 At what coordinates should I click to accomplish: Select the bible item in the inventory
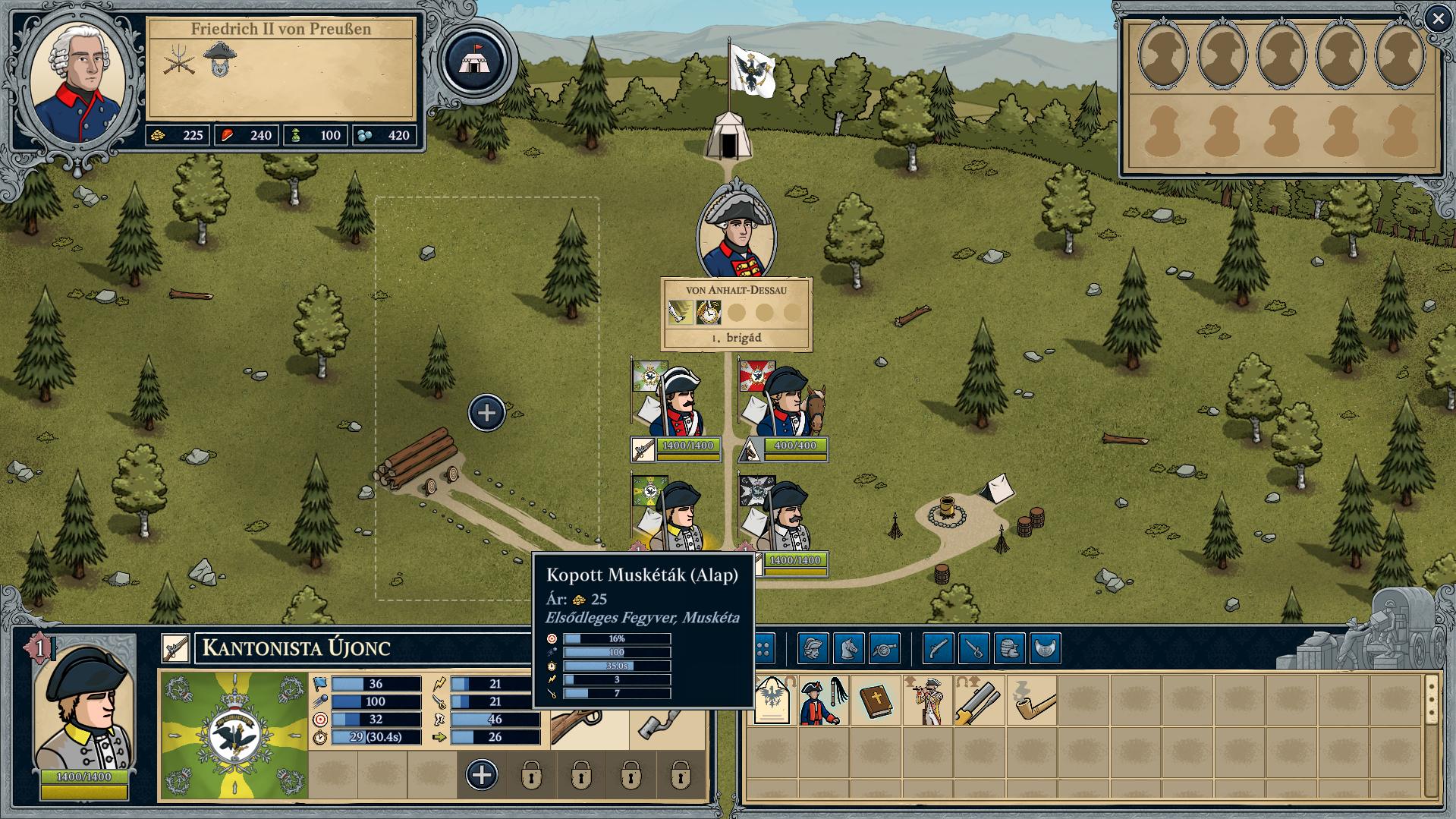tap(876, 701)
